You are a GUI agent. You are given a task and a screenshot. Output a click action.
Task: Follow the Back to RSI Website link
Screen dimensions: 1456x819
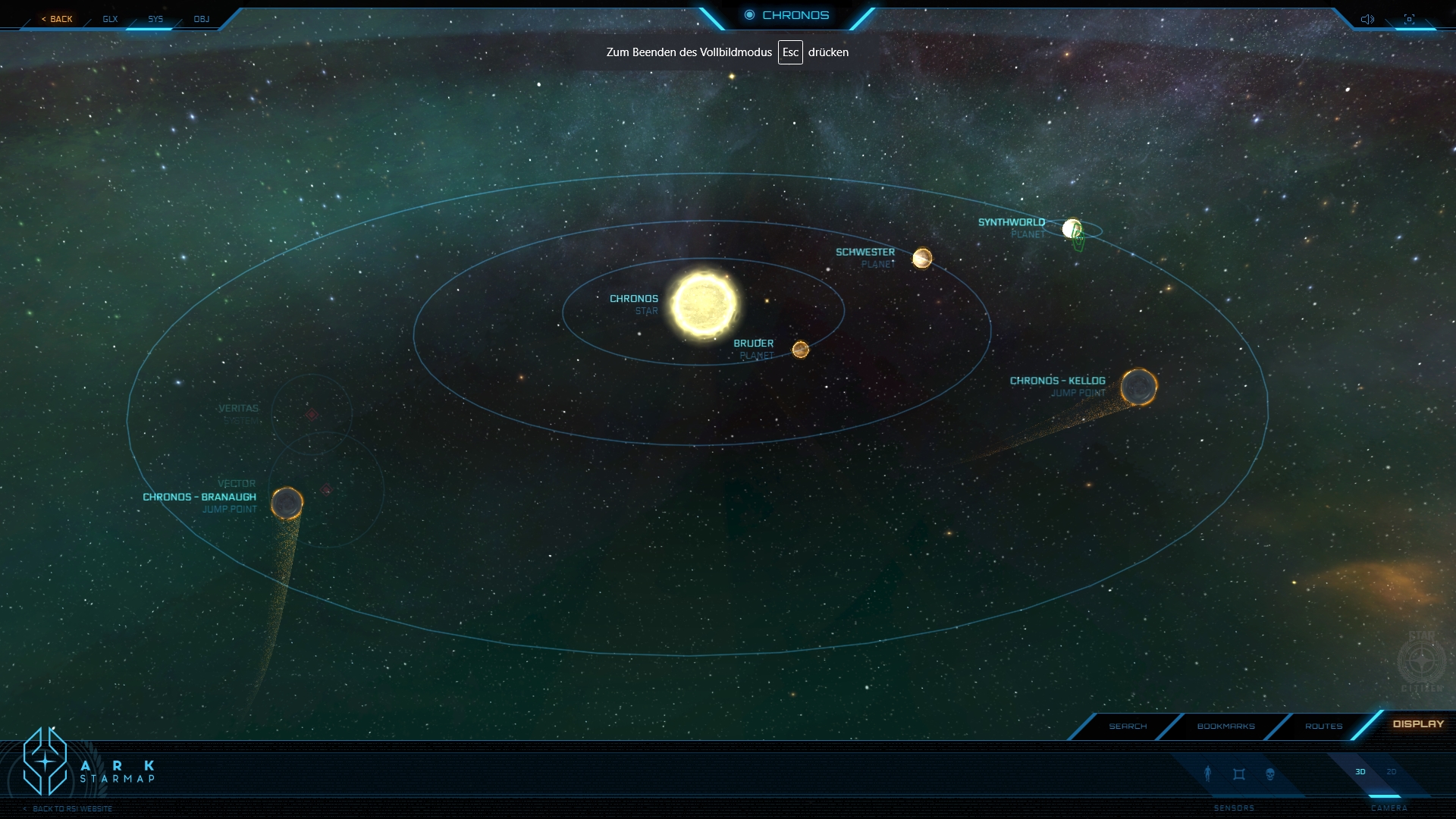(x=72, y=808)
